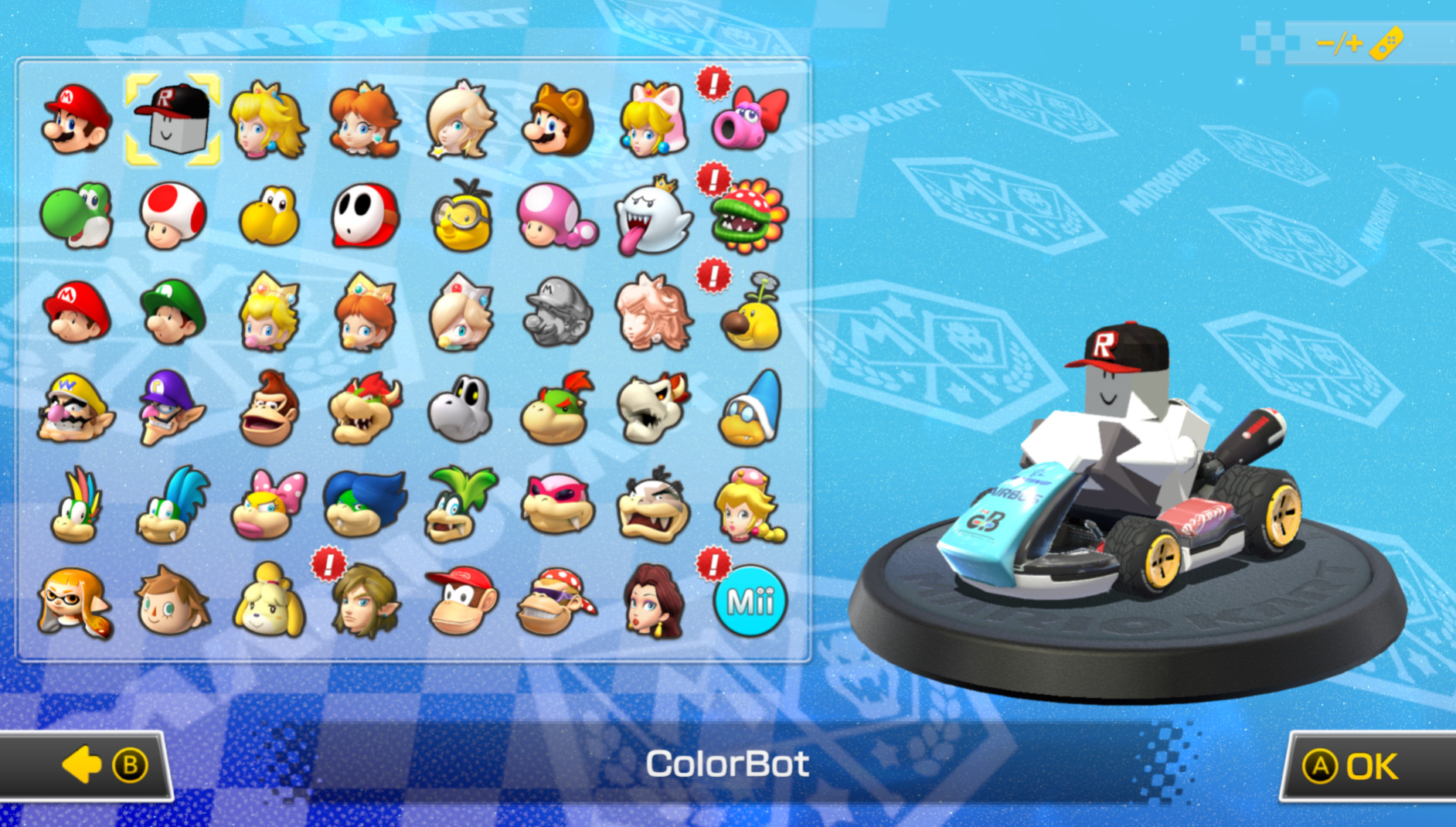Open the Mii character option

(x=751, y=603)
